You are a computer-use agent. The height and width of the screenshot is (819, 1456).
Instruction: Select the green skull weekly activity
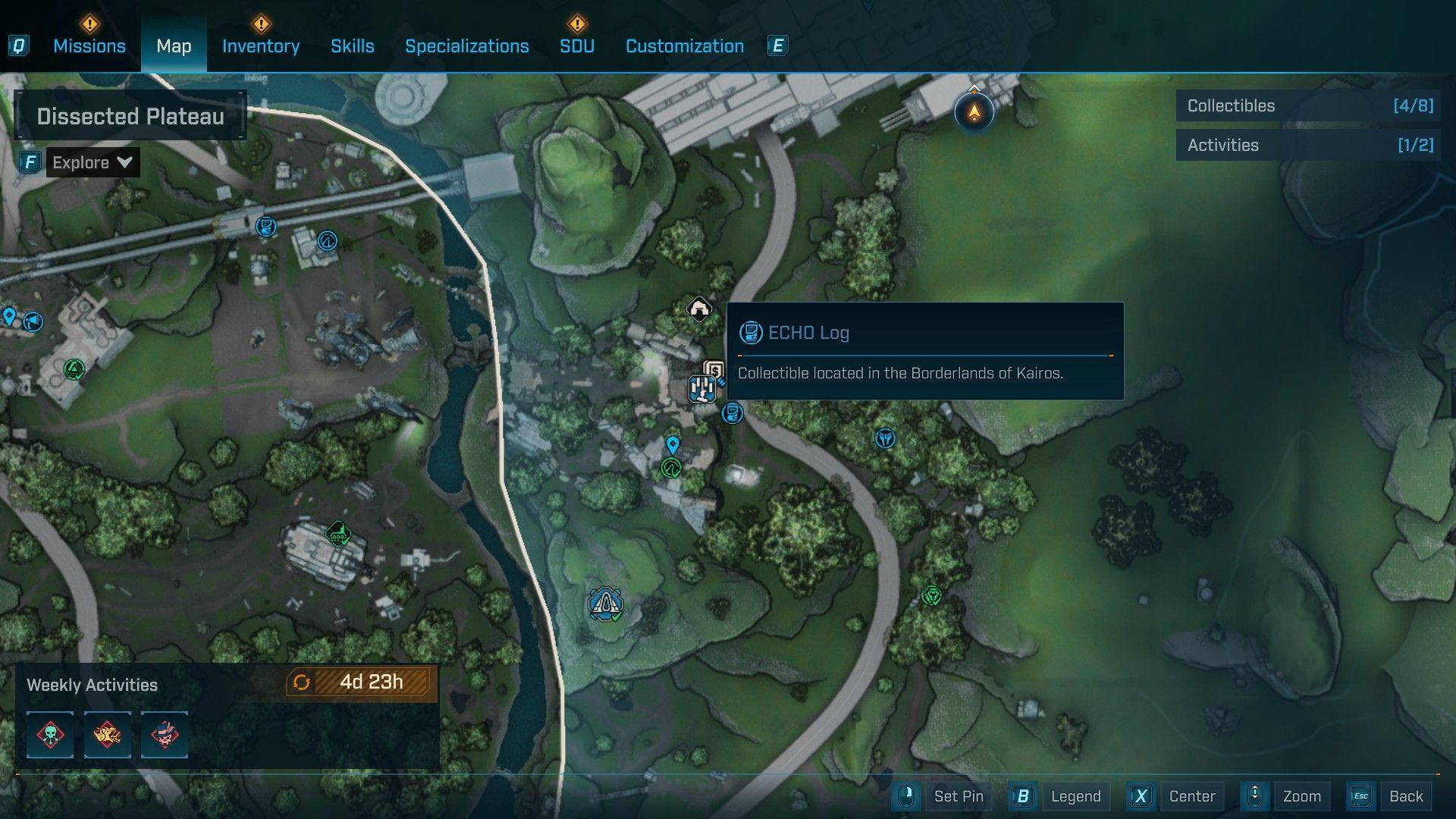tap(50, 734)
